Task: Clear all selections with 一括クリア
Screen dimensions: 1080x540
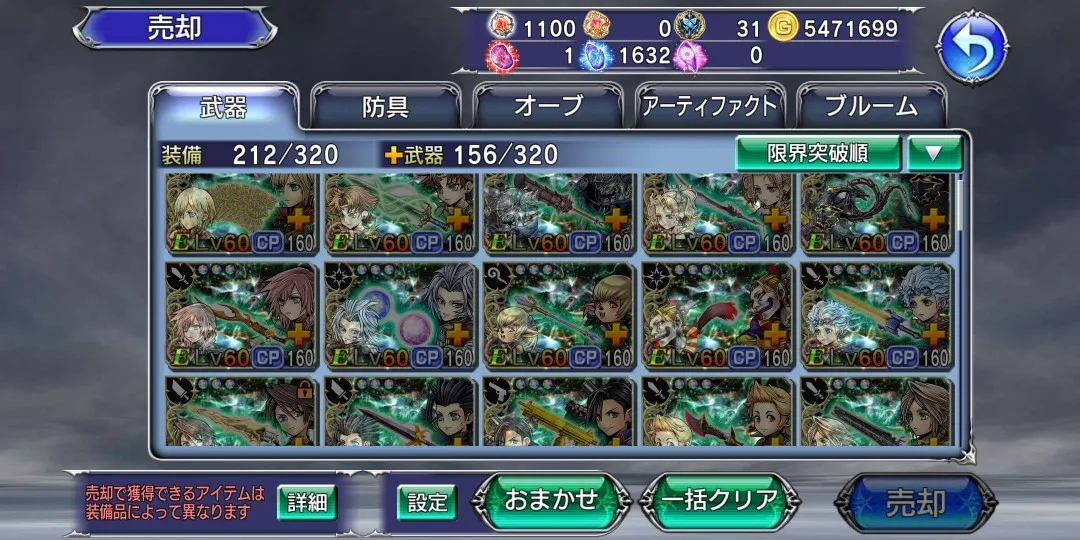Action: (x=720, y=500)
